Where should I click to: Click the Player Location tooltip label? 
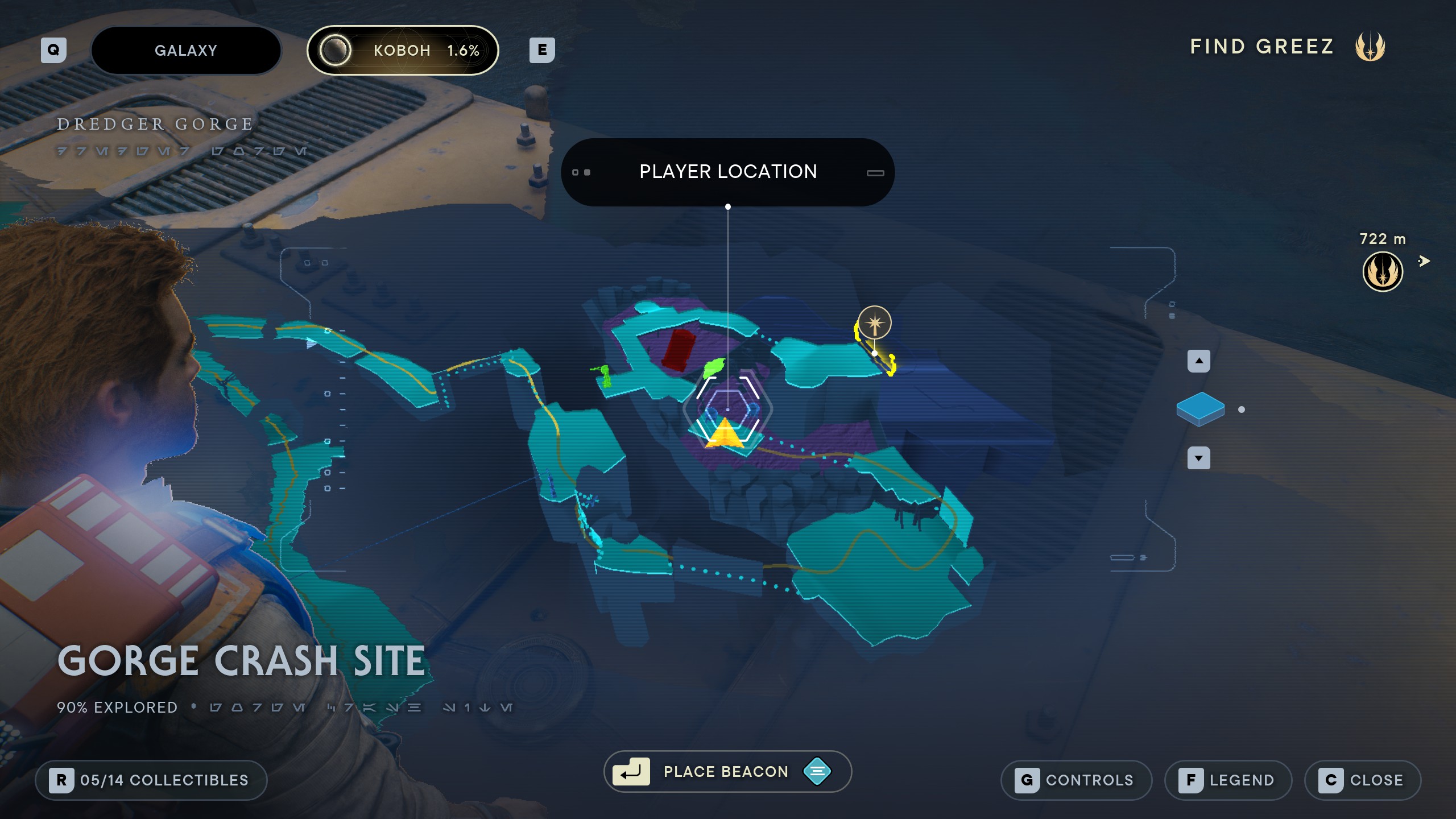727,172
